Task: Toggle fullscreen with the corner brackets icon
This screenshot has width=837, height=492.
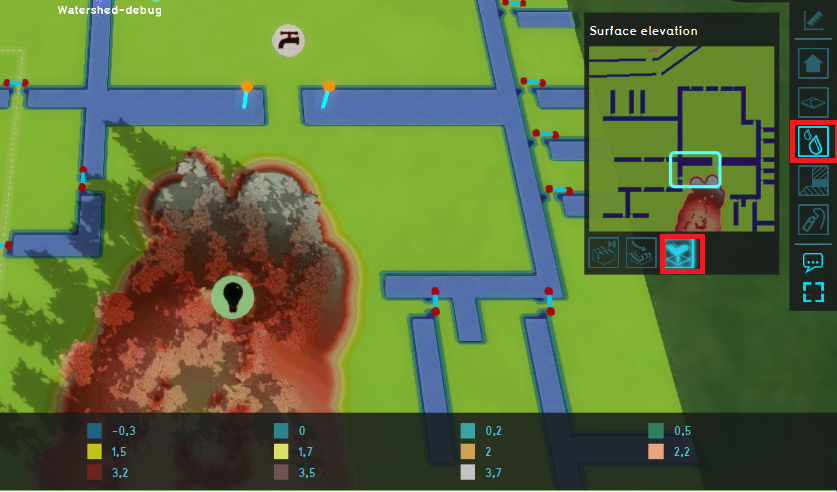Action: point(814,292)
